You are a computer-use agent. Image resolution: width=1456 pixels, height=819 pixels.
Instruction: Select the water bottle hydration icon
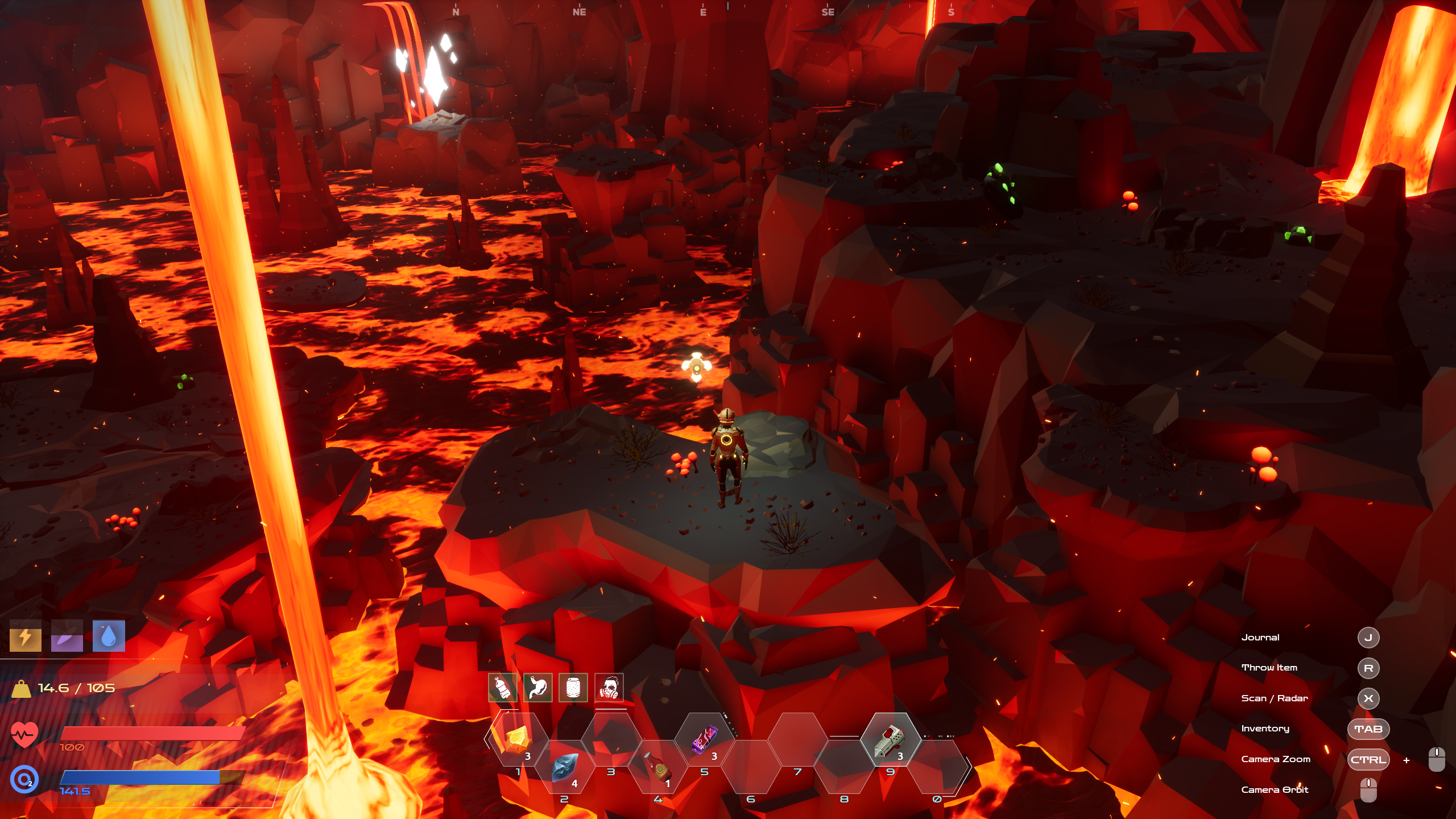[503, 688]
